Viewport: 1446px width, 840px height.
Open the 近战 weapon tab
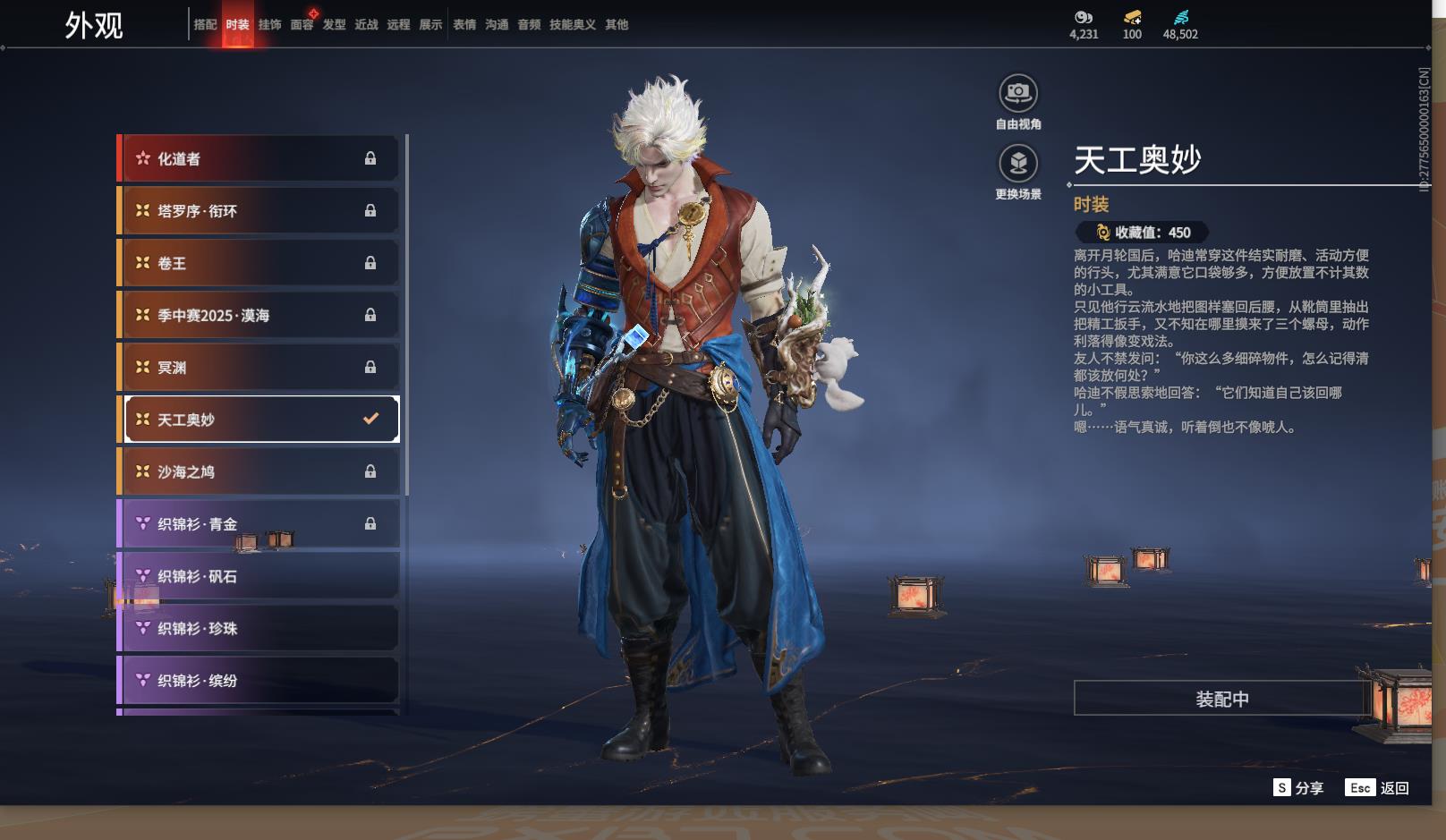pos(366,25)
